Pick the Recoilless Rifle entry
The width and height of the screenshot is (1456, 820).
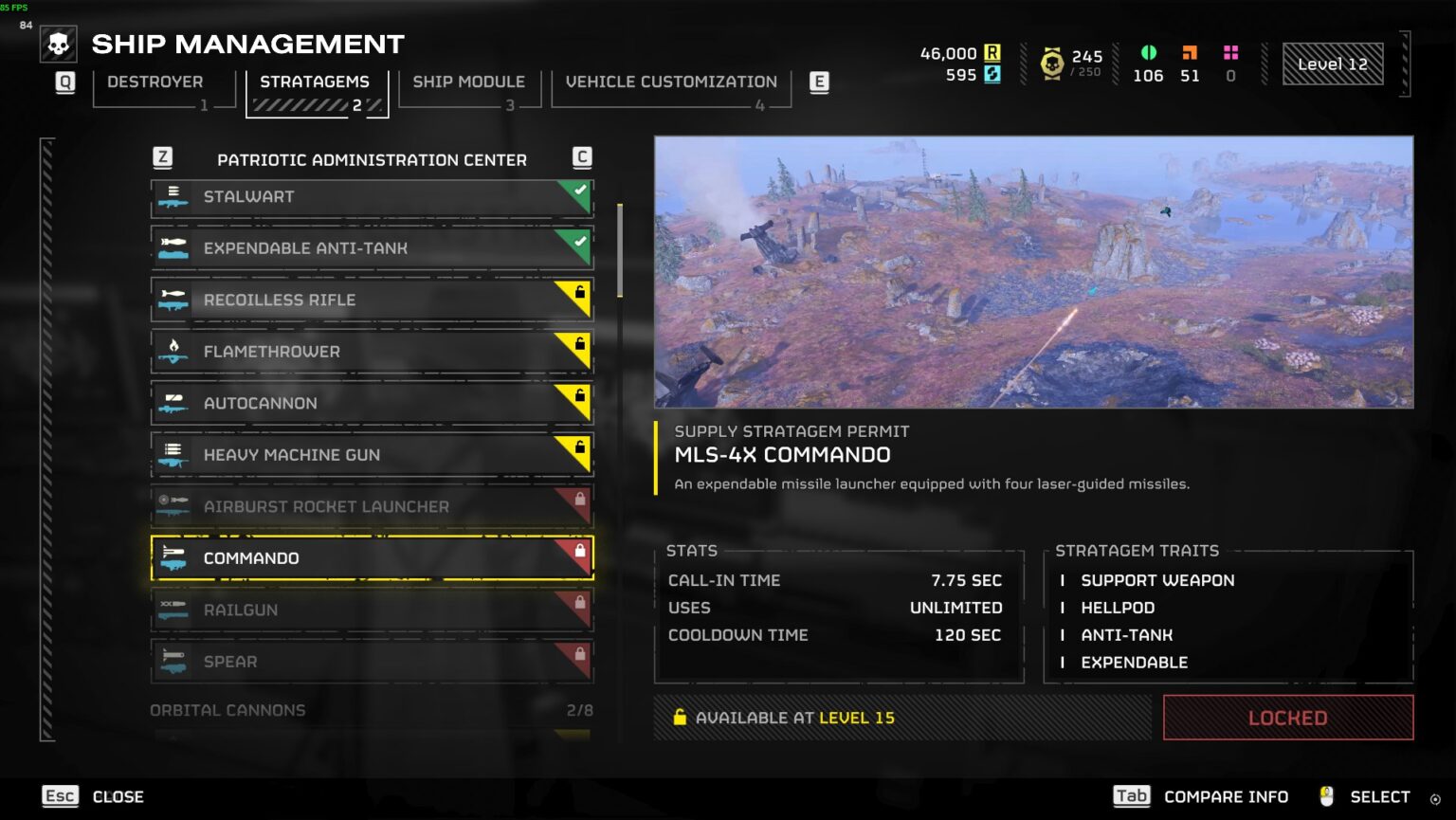click(372, 301)
